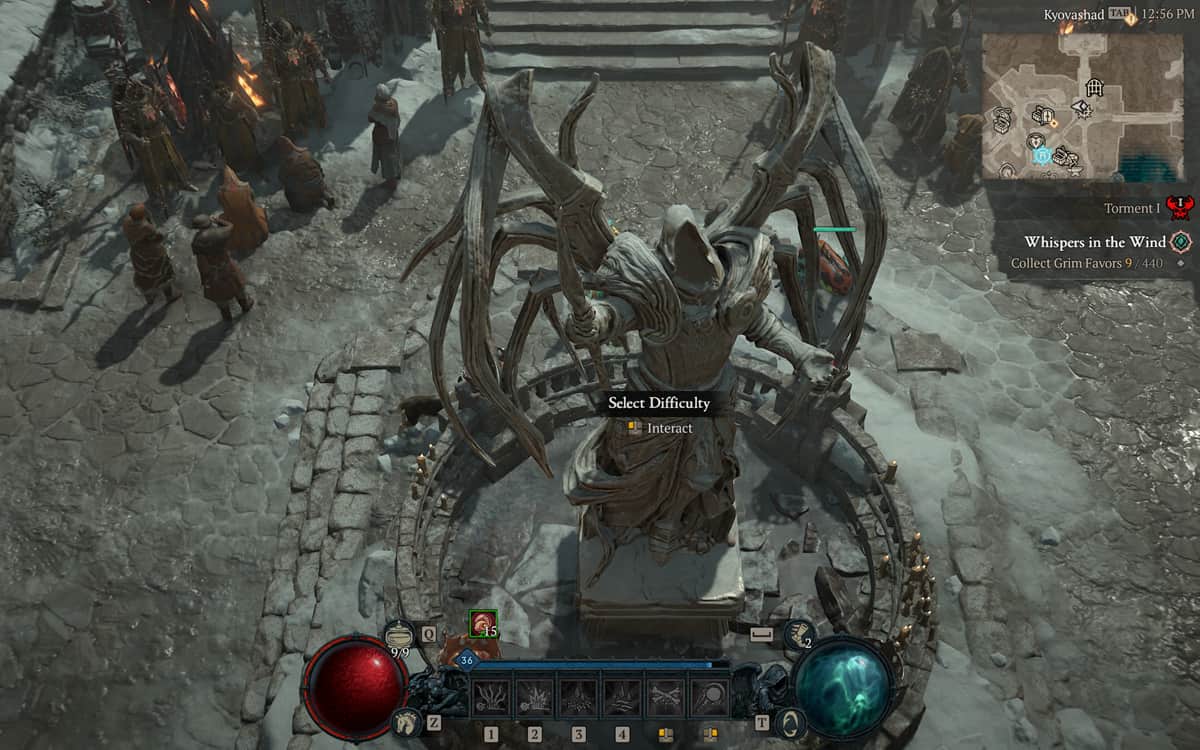Select the cyan waypoint marker on the minimap

[1041, 156]
